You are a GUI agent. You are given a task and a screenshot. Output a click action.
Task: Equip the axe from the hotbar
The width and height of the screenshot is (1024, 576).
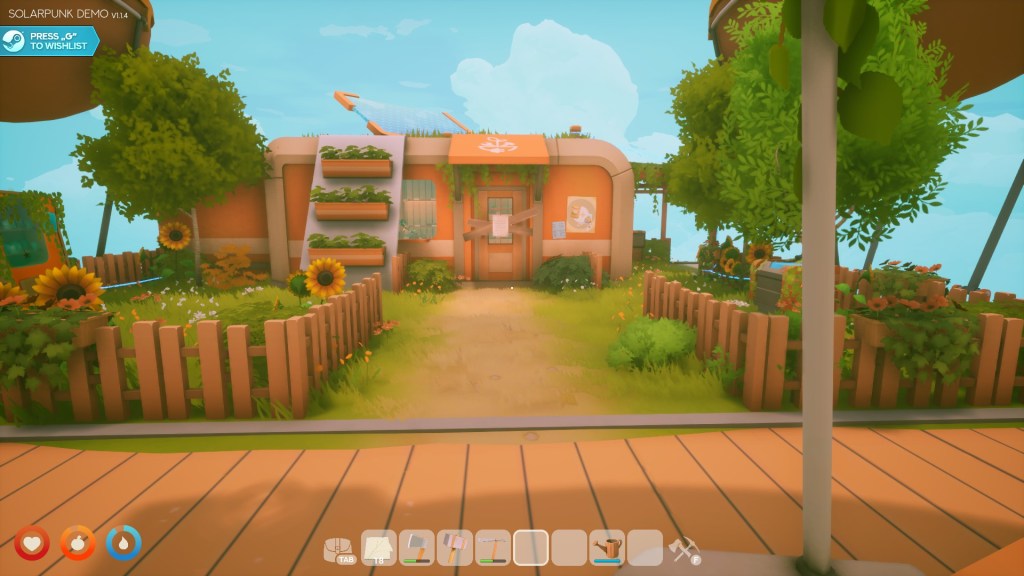[x=417, y=547]
